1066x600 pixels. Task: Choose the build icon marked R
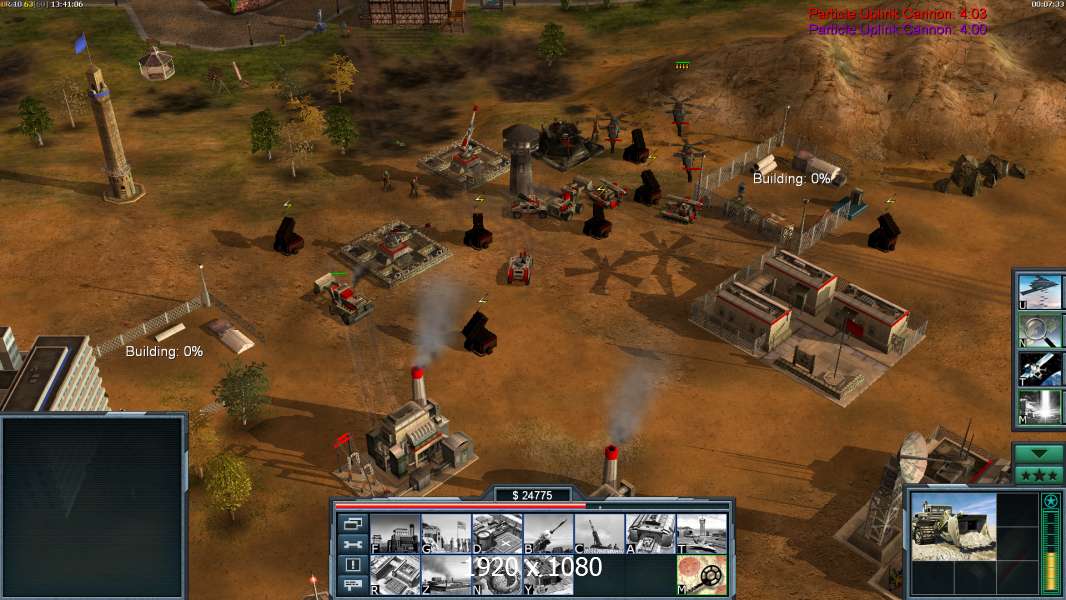(395, 574)
